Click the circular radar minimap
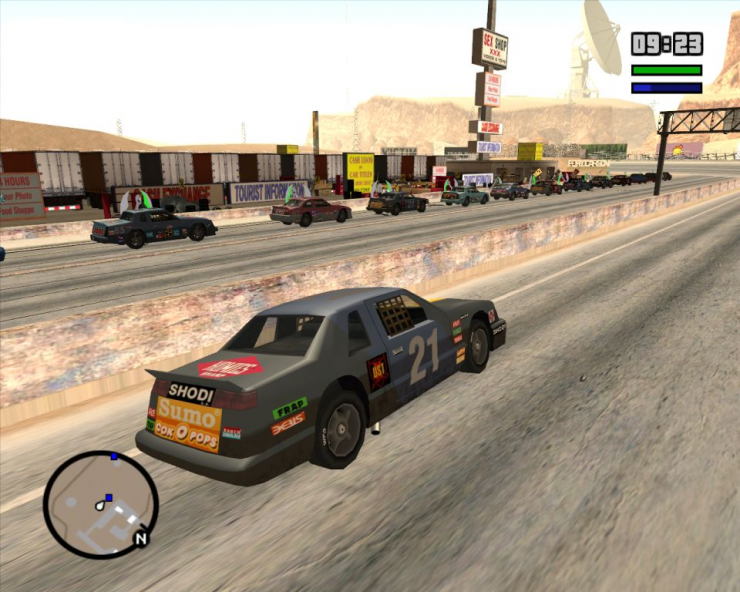 pyautogui.click(x=100, y=504)
